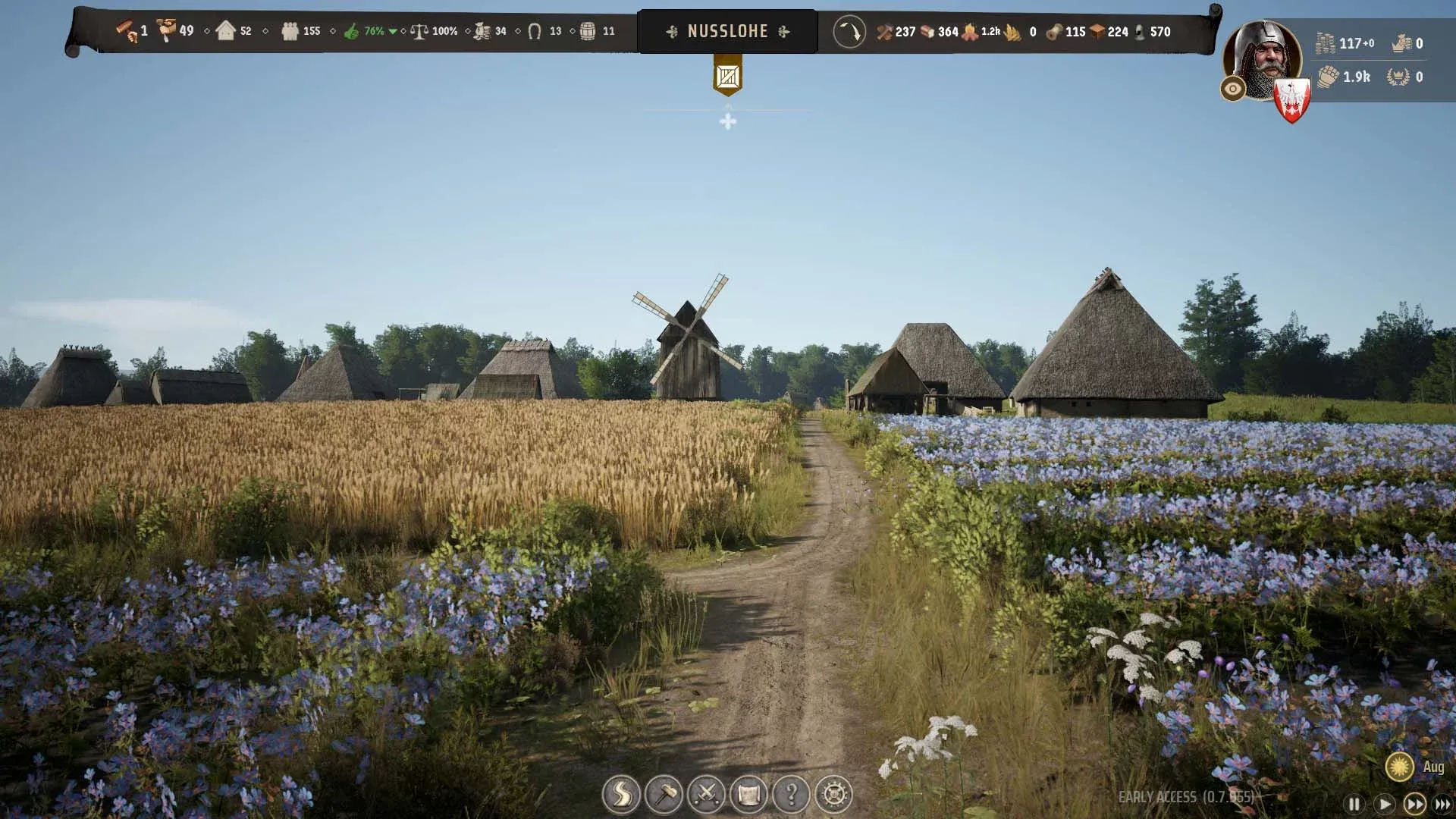Click the fist influence icon

point(1327,77)
